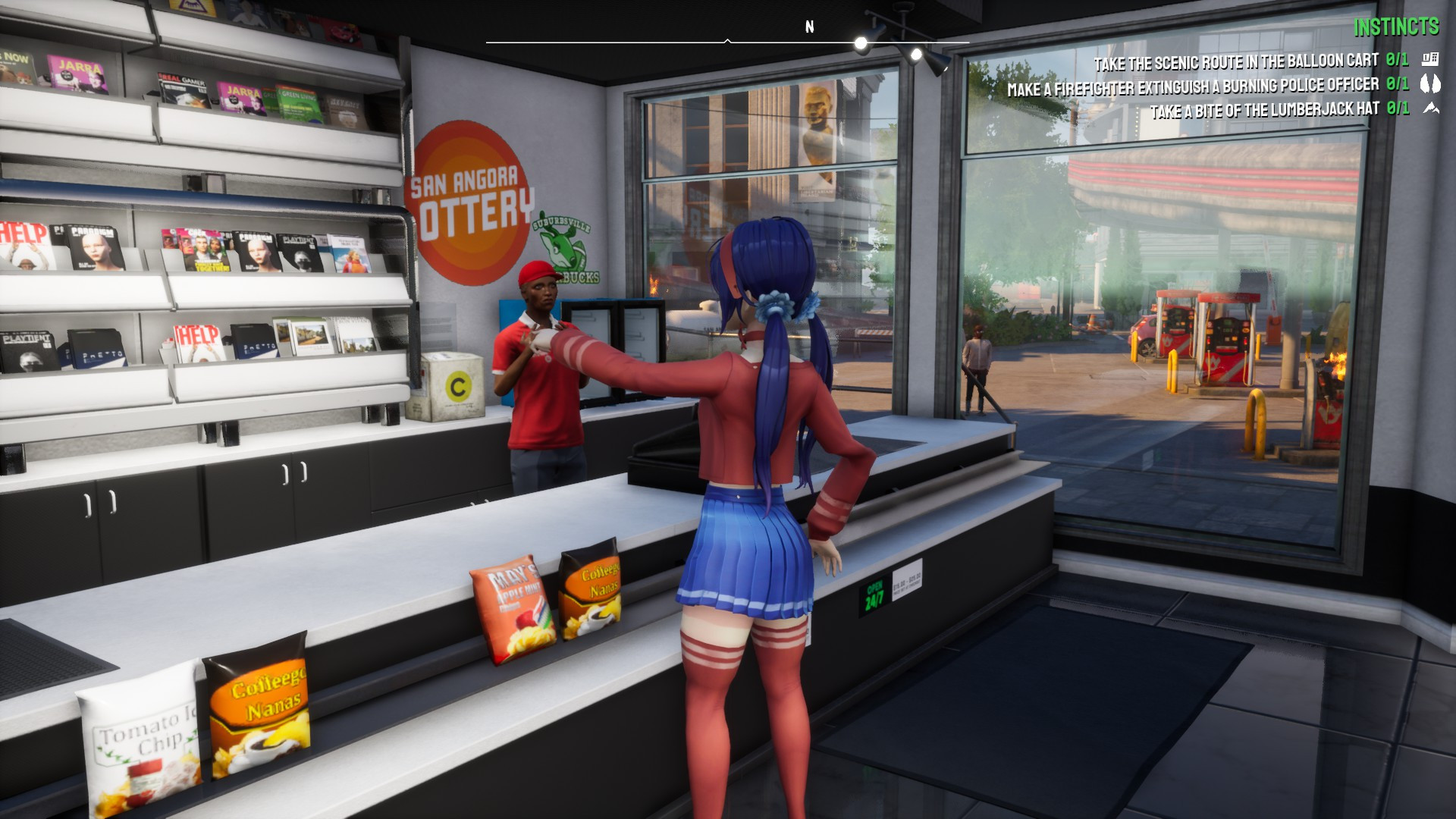Image resolution: width=1456 pixels, height=819 pixels.
Task: Select the balloon cart scenic route instinct
Action: point(1235,61)
